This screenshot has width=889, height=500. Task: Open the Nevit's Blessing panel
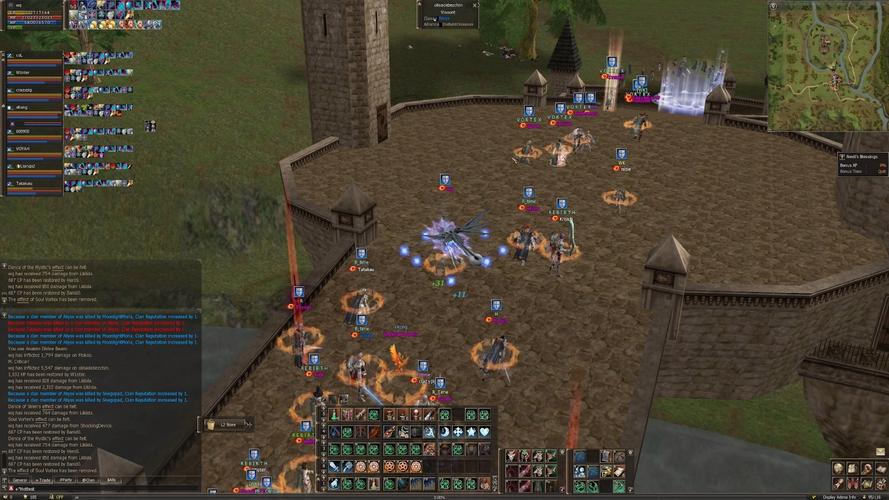point(862,164)
